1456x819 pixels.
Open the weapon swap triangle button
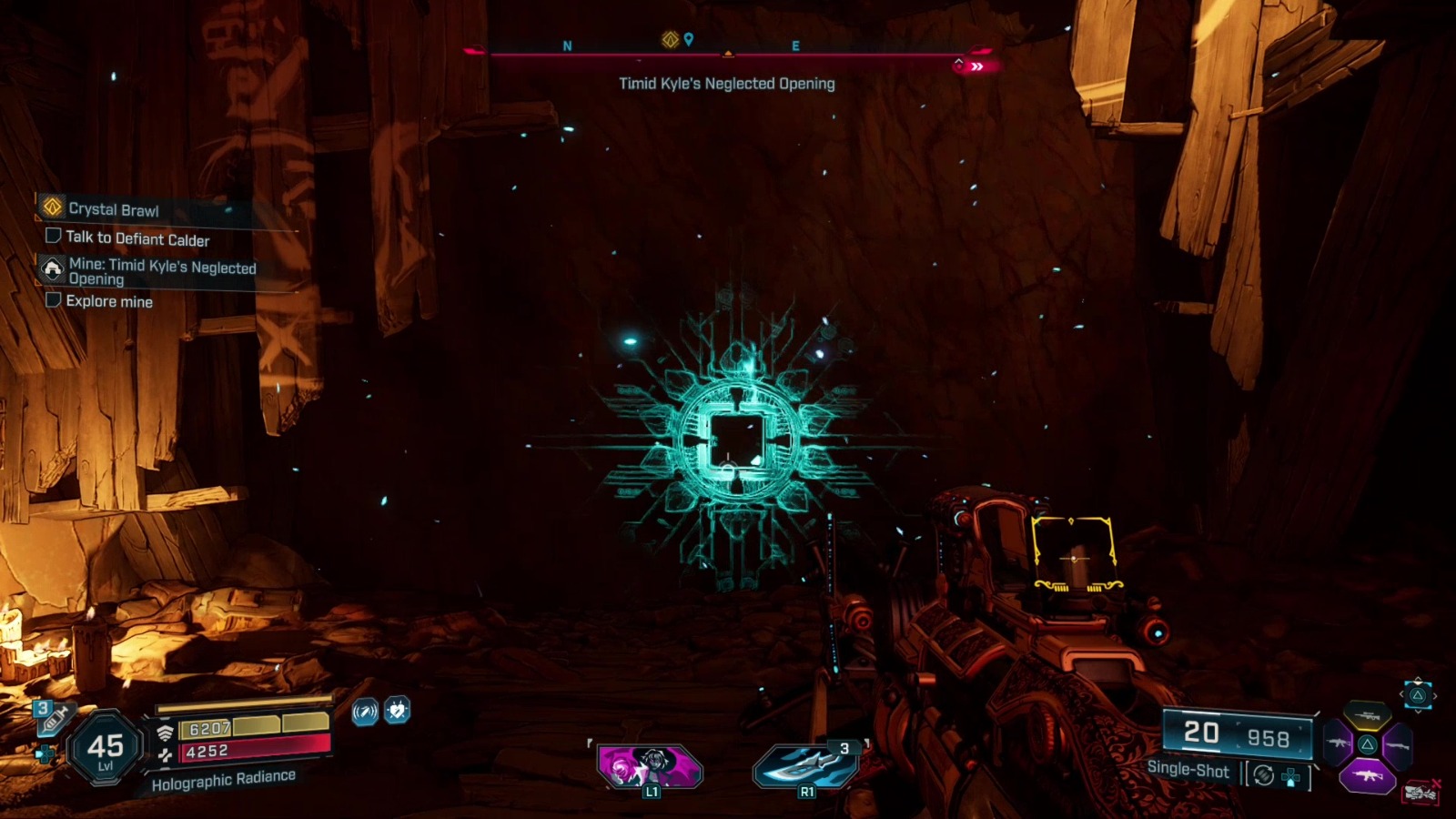(1418, 697)
